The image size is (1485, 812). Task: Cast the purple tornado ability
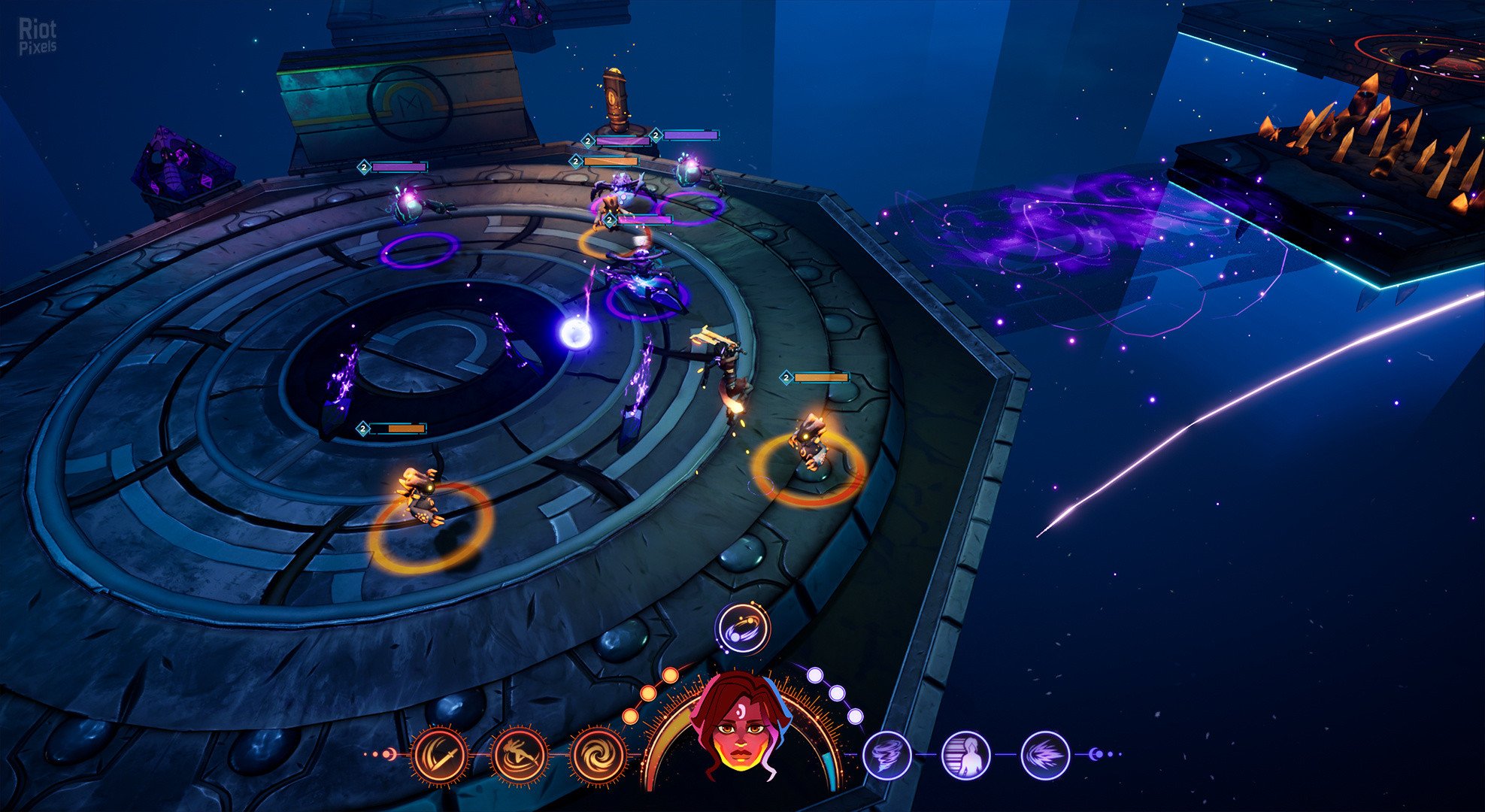click(x=887, y=755)
